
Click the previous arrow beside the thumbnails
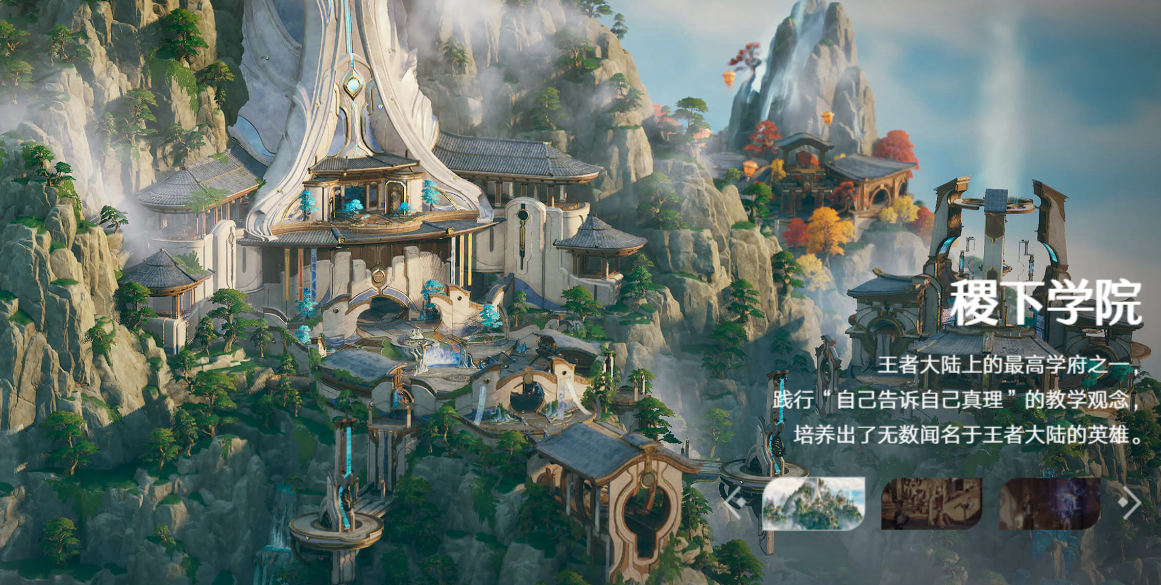click(x=735, y=503)
